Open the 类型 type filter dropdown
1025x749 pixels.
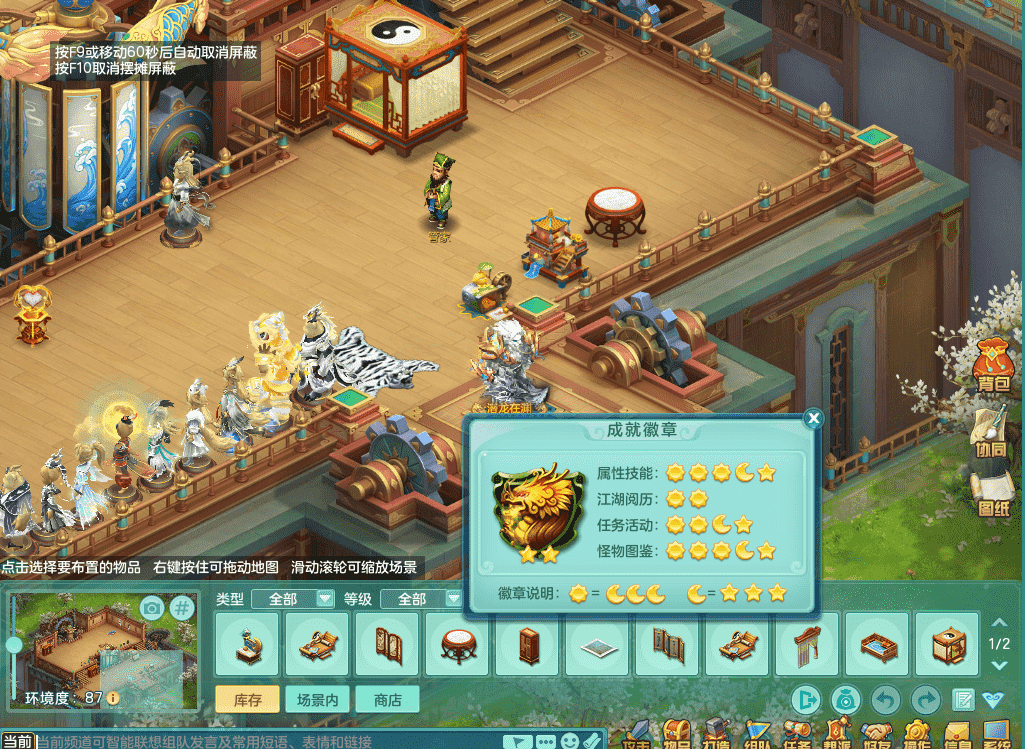324,599
